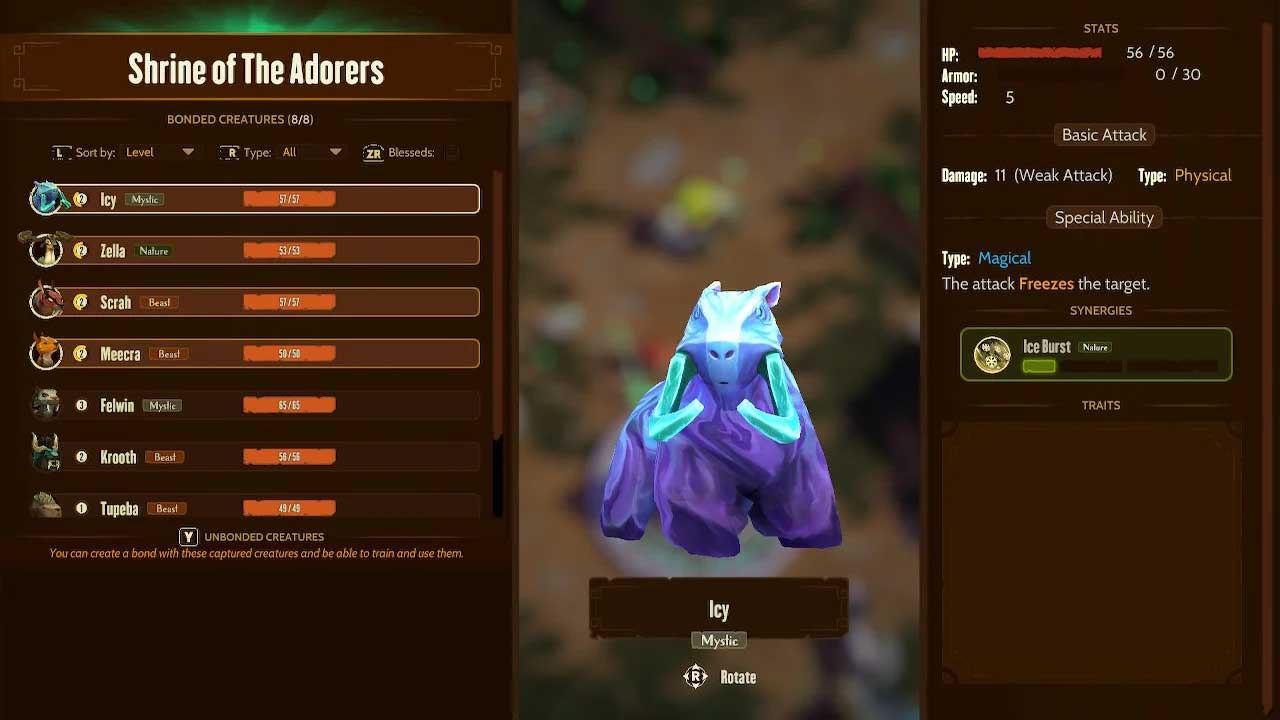This screenshot has width=1280, height=720.
Task: Choose the Zella creature row
Action: (255, 251)
